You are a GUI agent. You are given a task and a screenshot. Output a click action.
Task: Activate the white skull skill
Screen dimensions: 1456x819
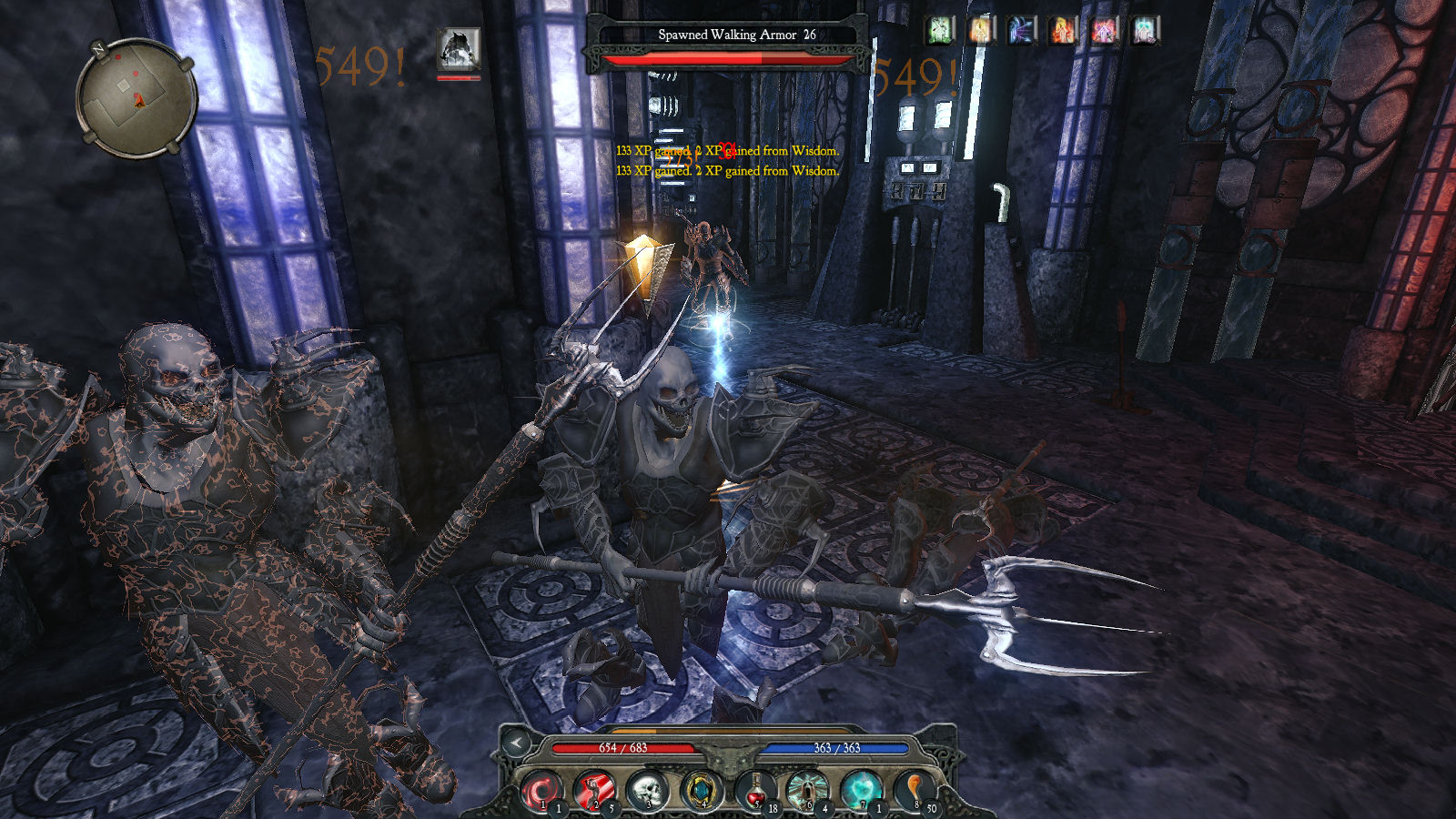[x=648, y=791]
